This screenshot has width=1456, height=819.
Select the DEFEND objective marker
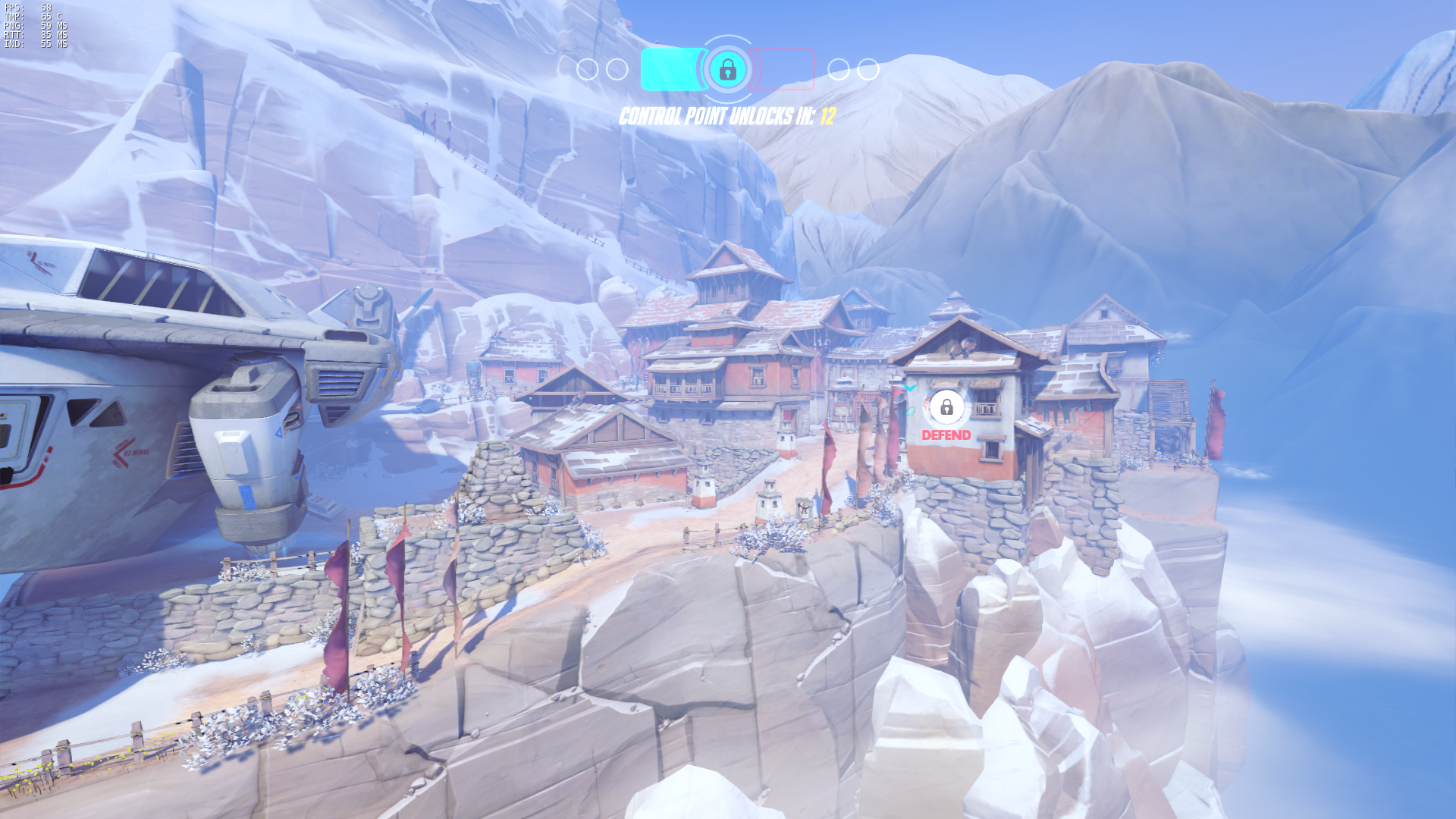point(946,409)
